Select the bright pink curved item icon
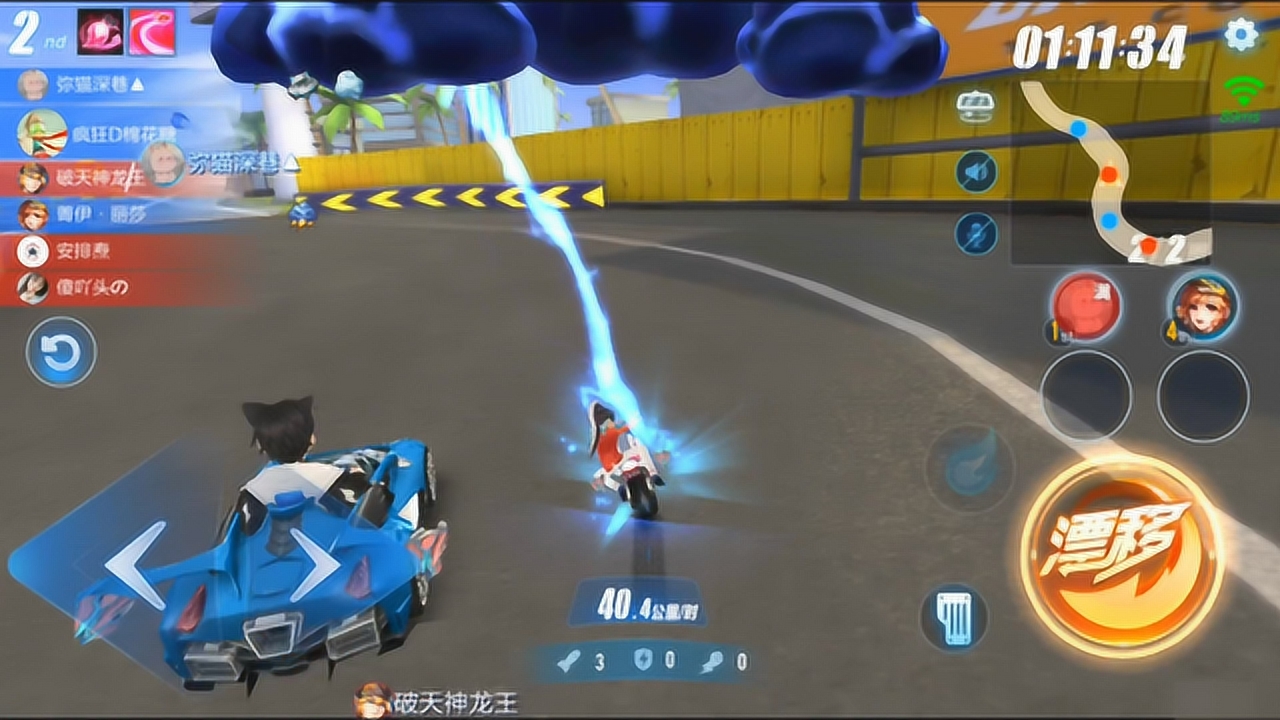 pyautogui.click(x=152, y=32)
